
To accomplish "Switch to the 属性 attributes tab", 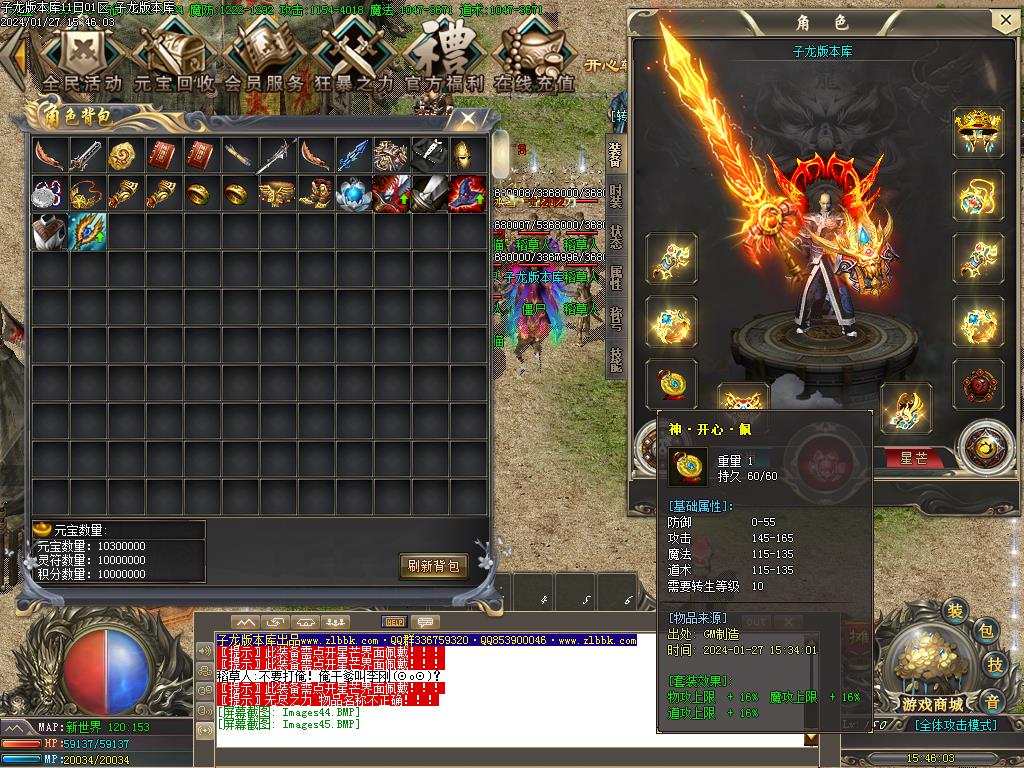I will tap(615, 279).
